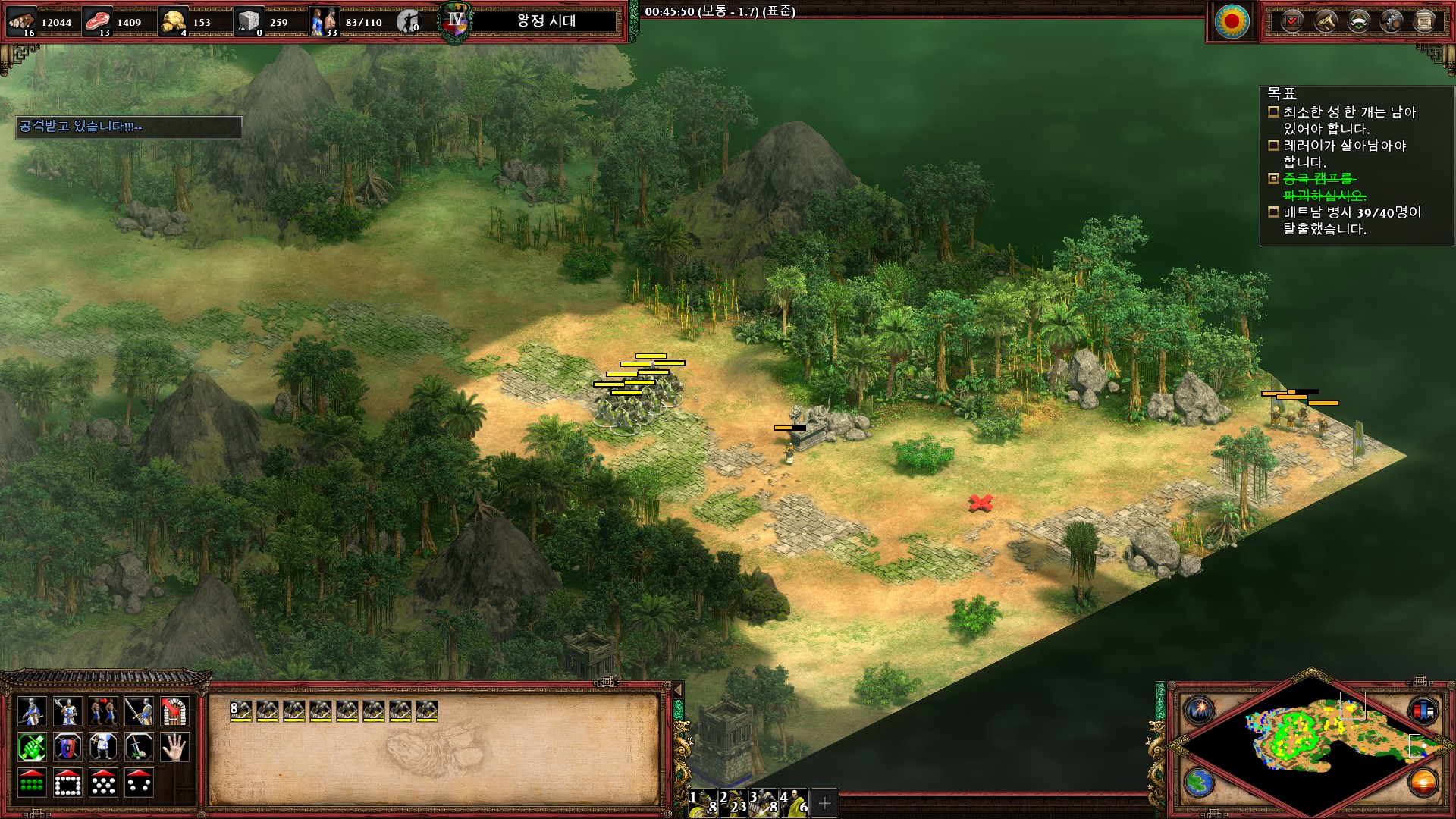Open the chat horn button
Image resolution: width=1456 pixels, height=819 pixels.
[1326, 21]
